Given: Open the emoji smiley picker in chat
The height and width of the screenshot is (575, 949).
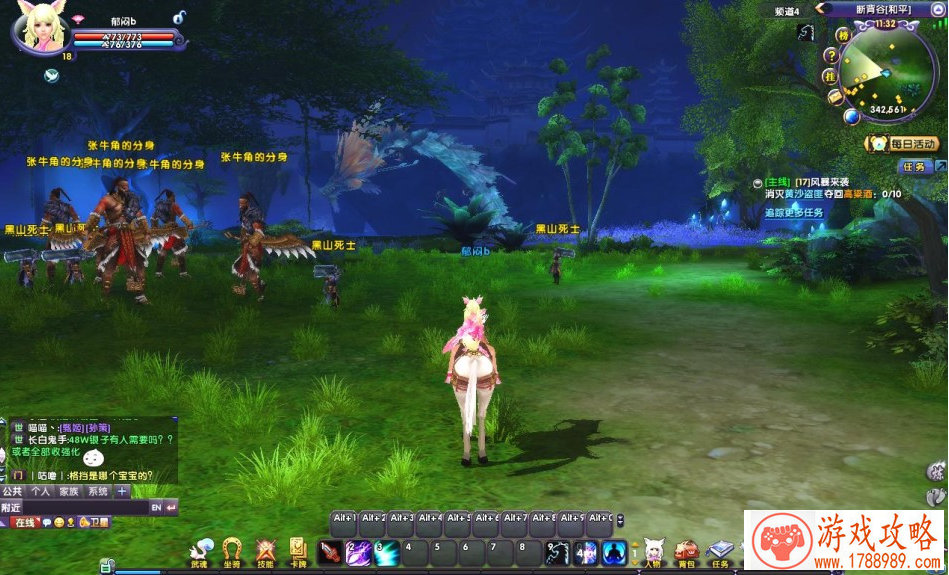Looking at the screenshot, I should click(59, 523).
